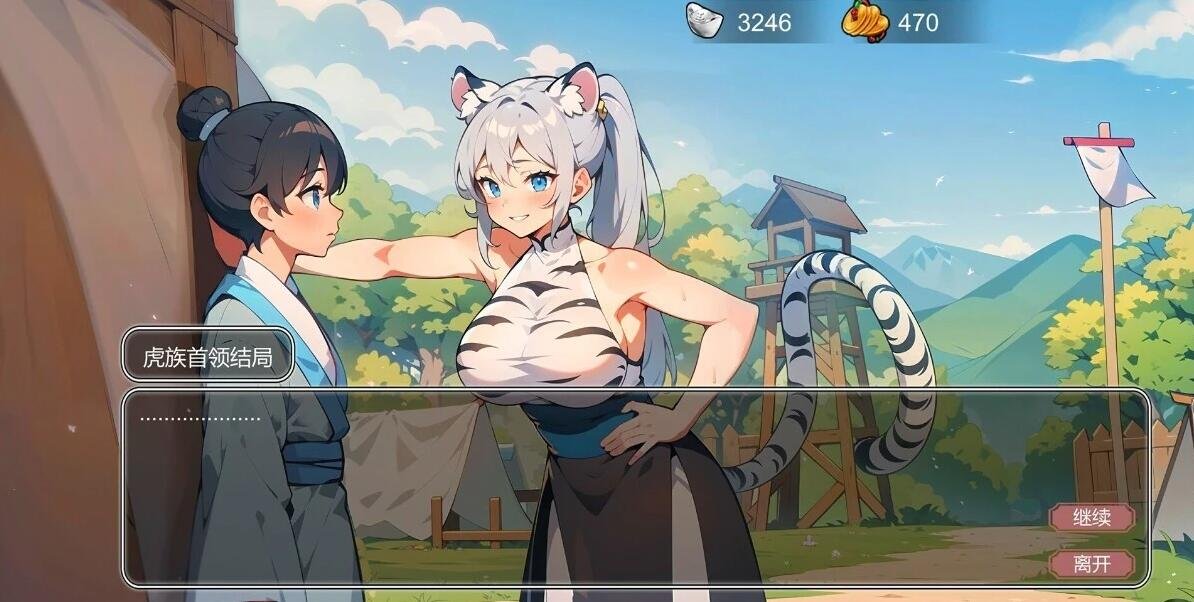Choose the 离开 (Leave) button
1194x602 pixels.
[x=1091, y=564]
